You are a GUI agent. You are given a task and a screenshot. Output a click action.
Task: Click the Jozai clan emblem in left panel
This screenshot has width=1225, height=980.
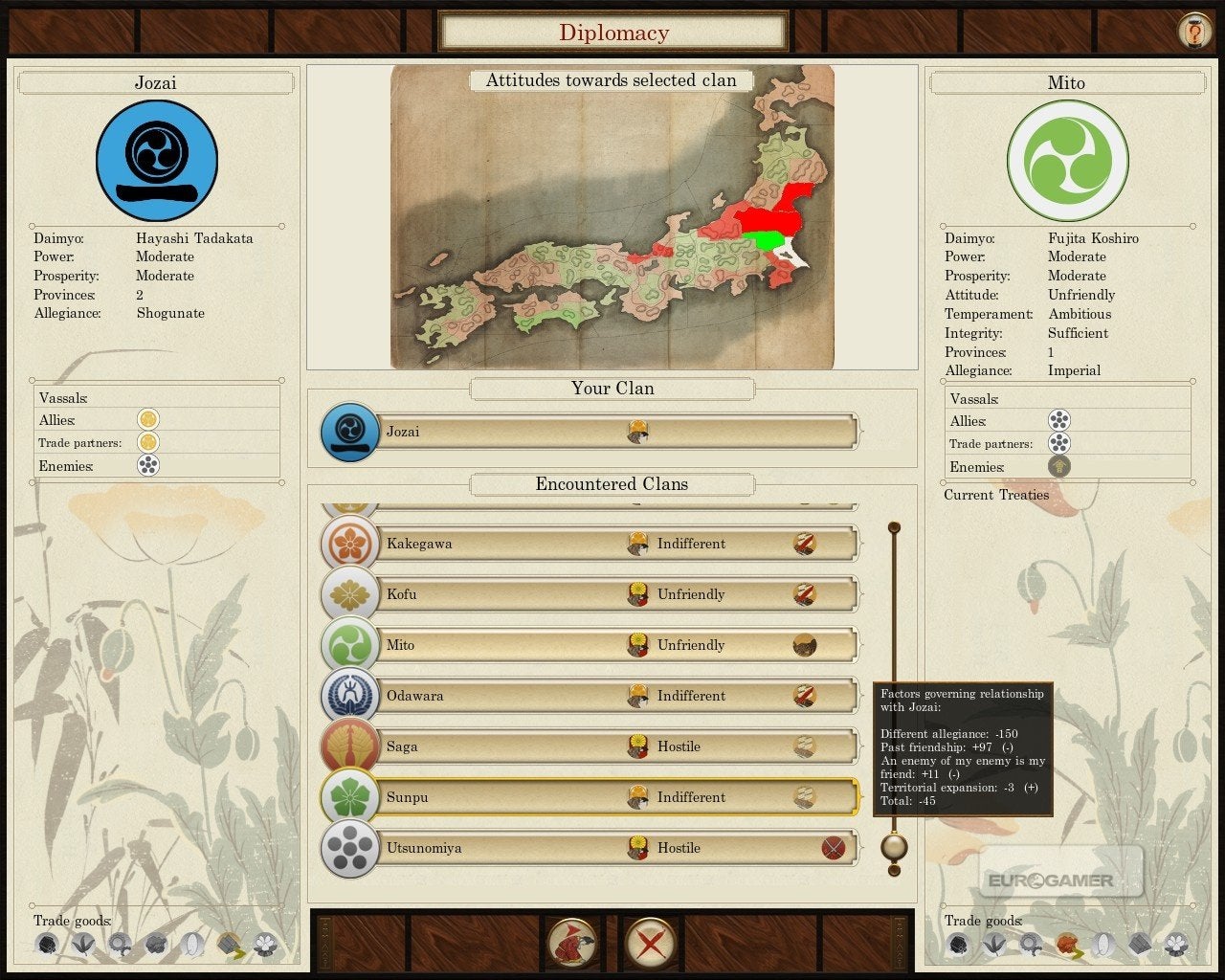click(x=156, y=161)
